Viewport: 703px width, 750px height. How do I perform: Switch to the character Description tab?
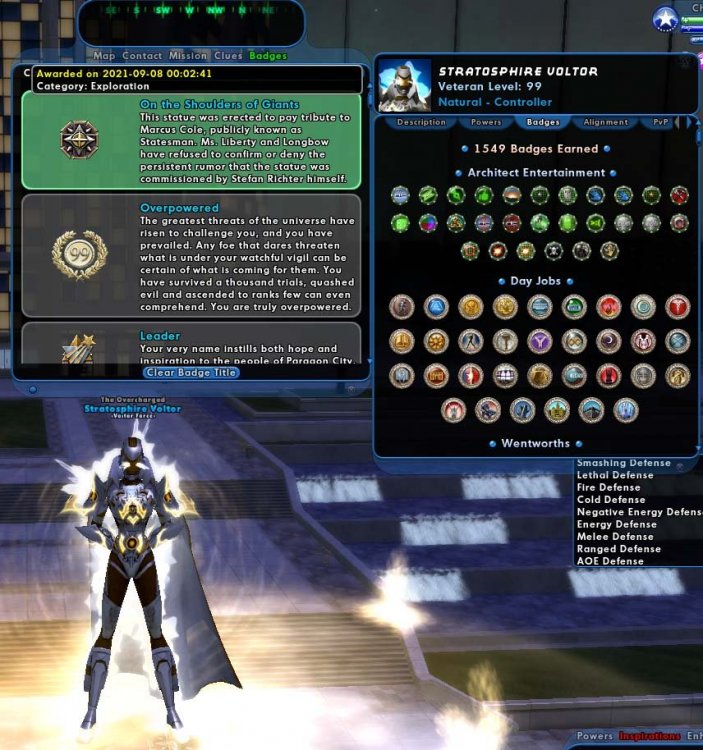(x=421, y=122)
